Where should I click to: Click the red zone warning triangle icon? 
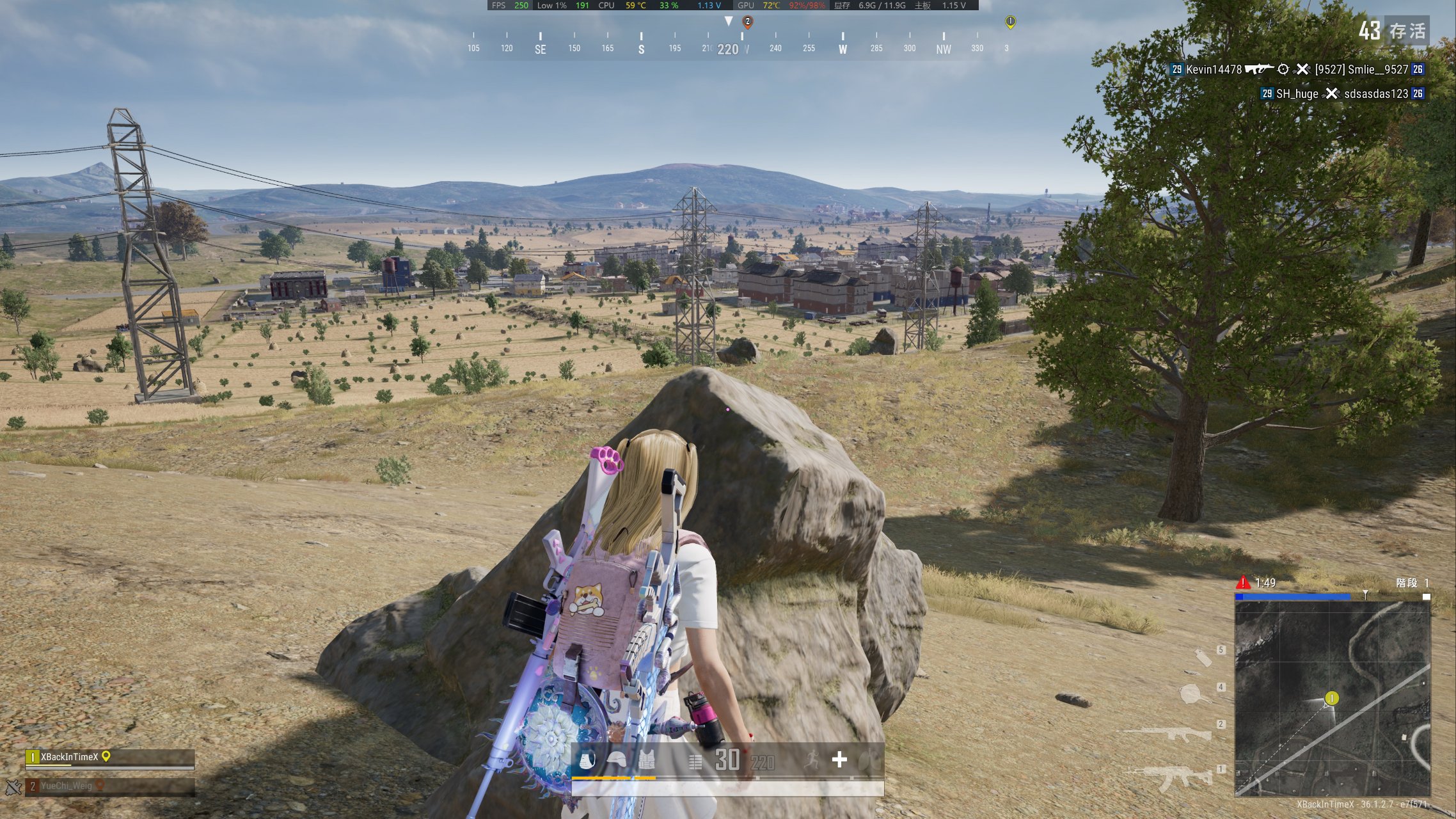tap(1242, 582)
